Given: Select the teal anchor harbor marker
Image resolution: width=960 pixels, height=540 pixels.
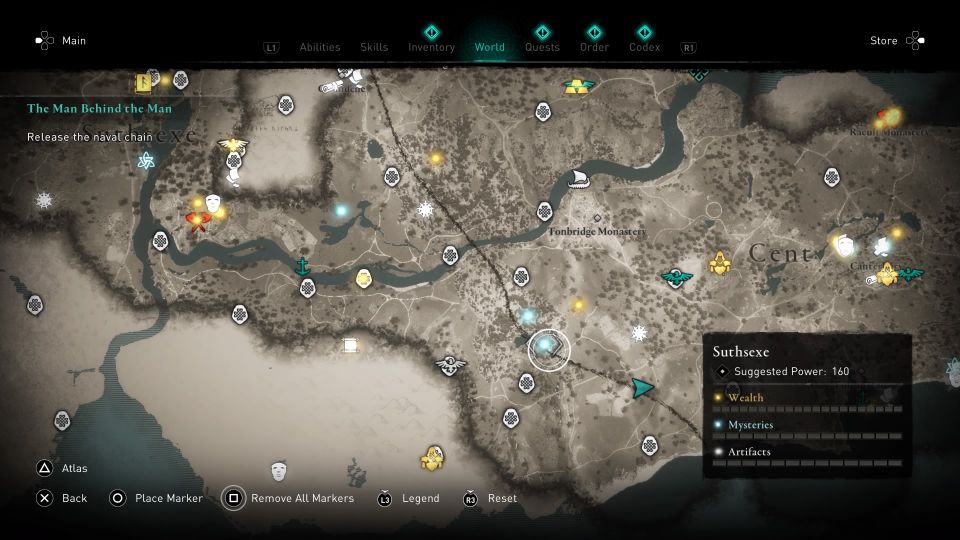Looking at the screenshot, I should [301, 266].
